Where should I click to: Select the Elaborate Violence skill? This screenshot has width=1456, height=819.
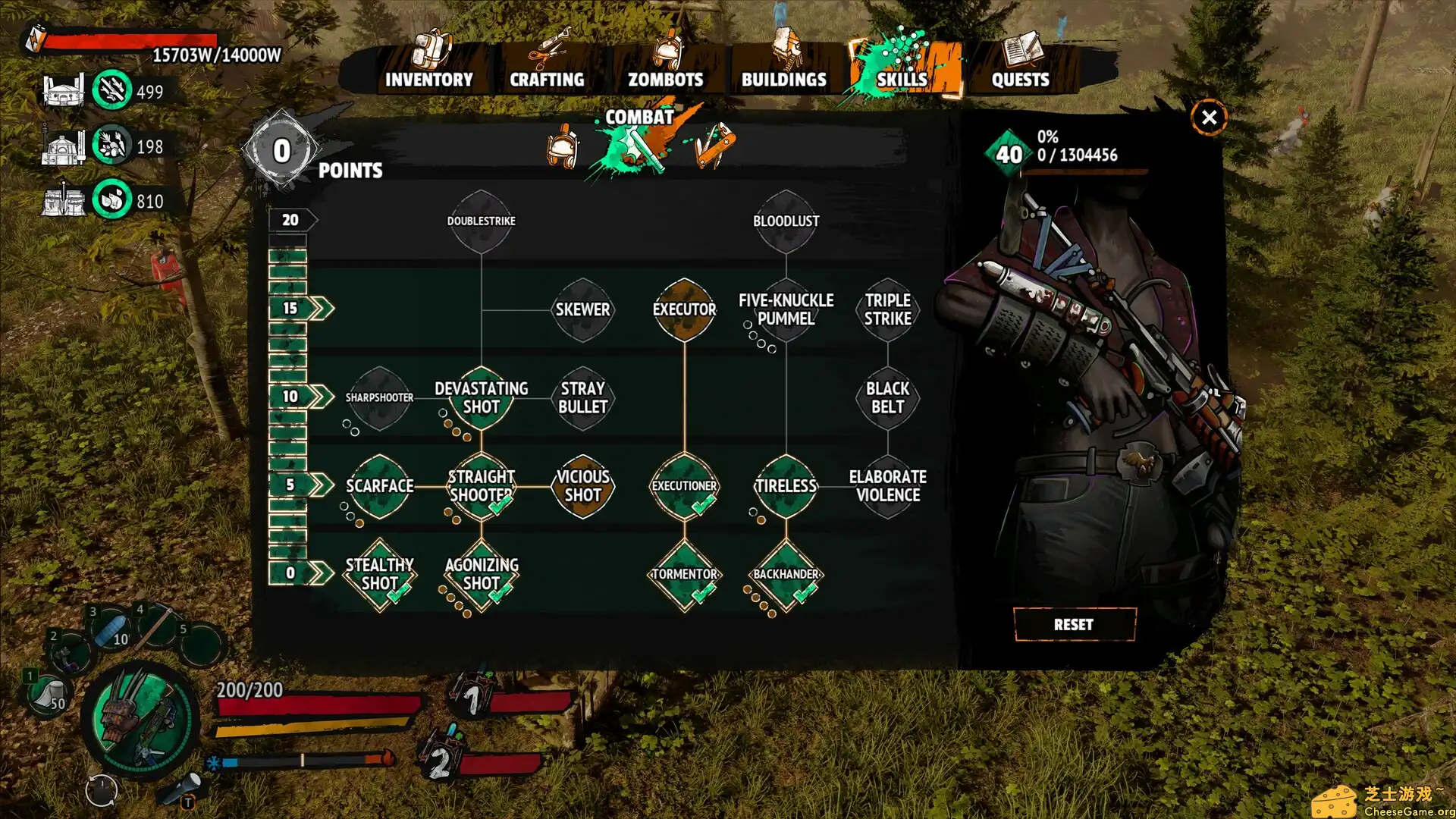pyautogui.click(x=887, y=486)
